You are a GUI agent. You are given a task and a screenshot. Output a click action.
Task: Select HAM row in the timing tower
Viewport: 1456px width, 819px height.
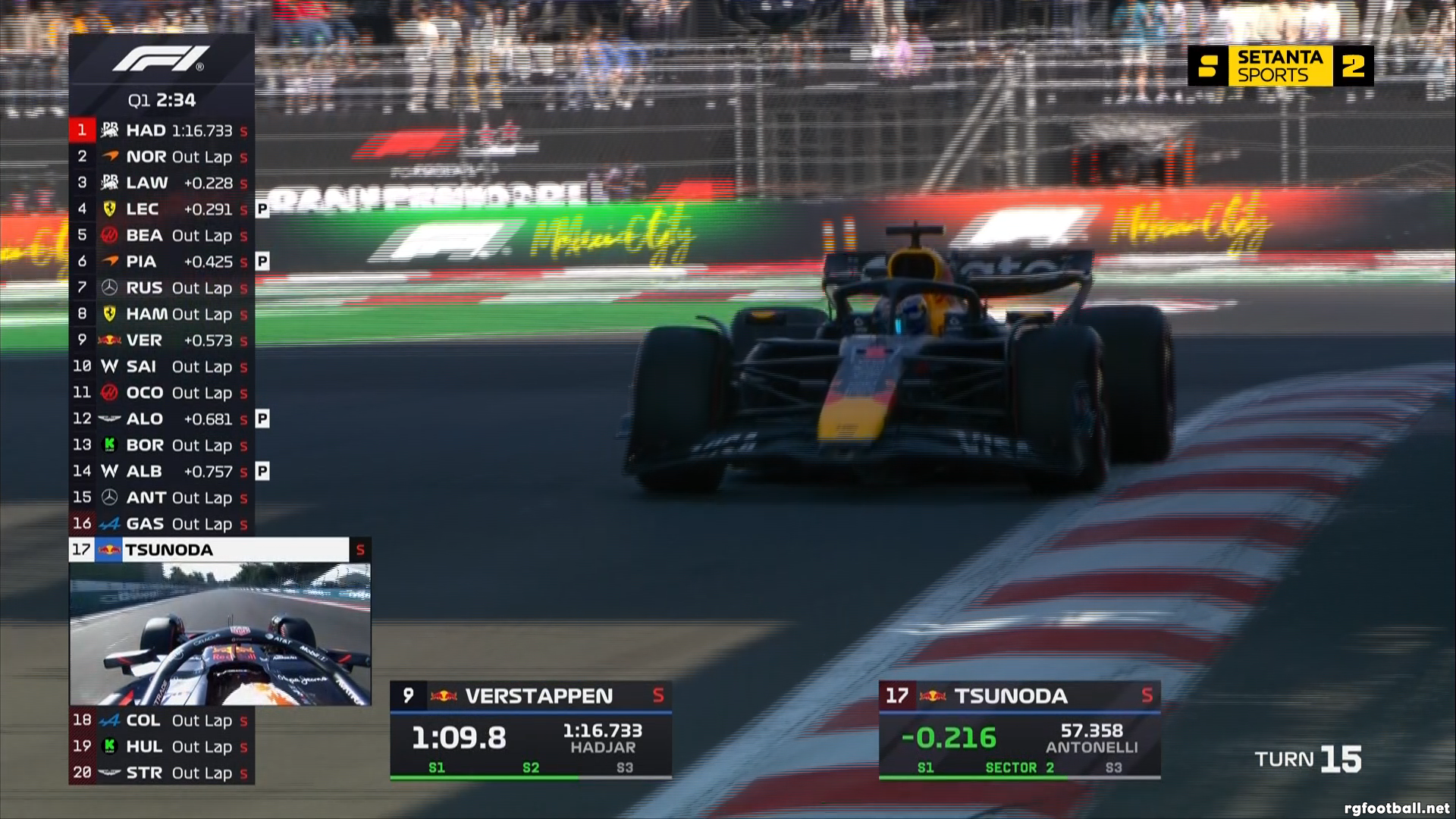pos(162,314)
